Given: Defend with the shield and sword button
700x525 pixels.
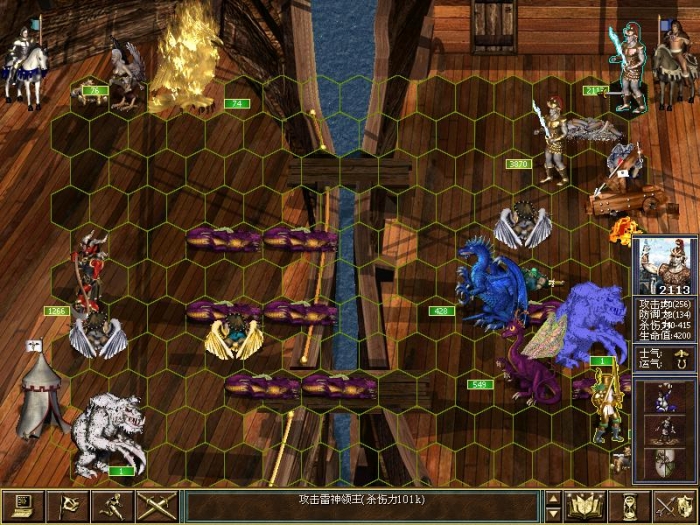Looking at the screenshot, I should tap(675, 506).
